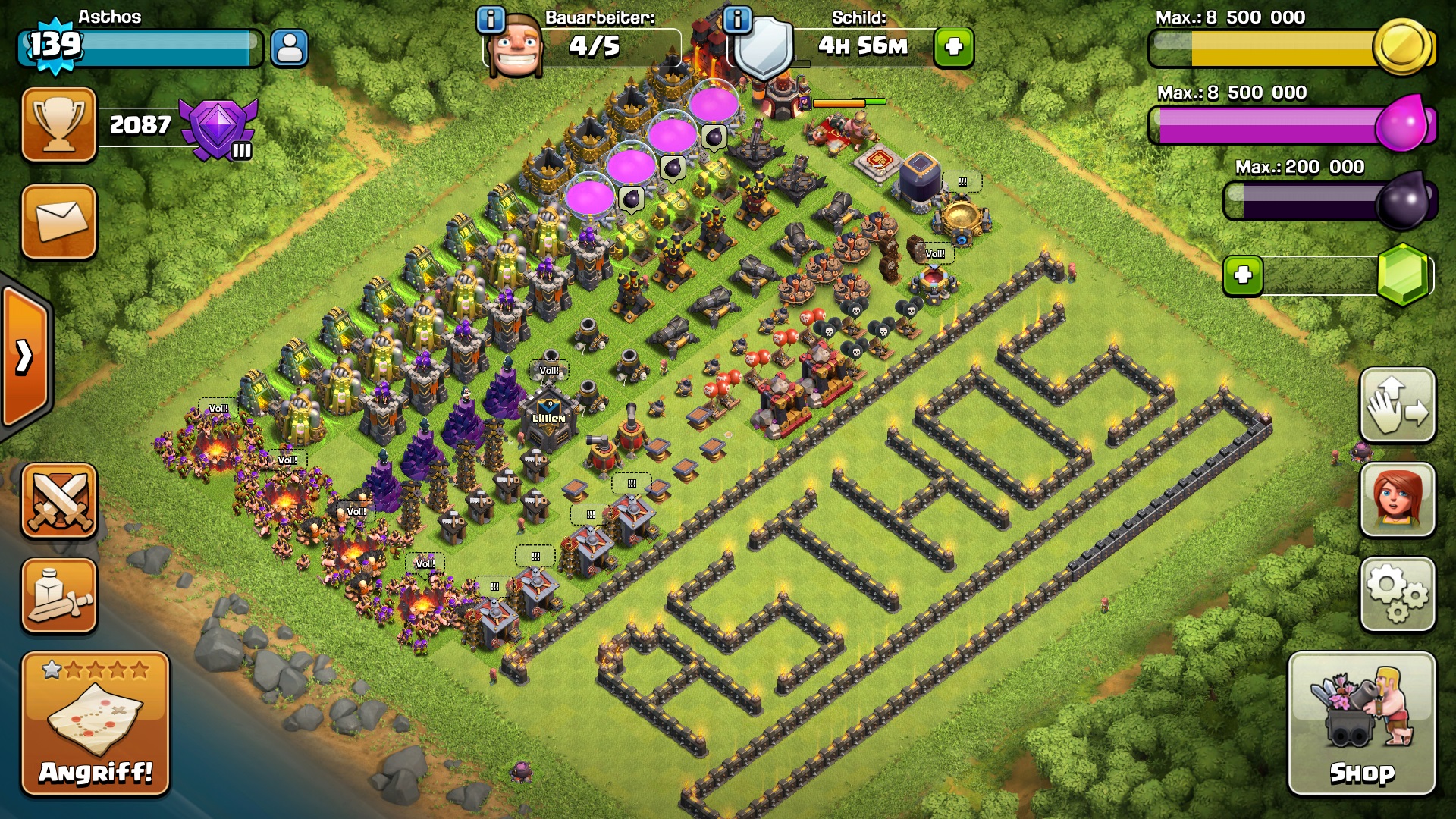Start an attack with the Angriff button

[96, 723]
